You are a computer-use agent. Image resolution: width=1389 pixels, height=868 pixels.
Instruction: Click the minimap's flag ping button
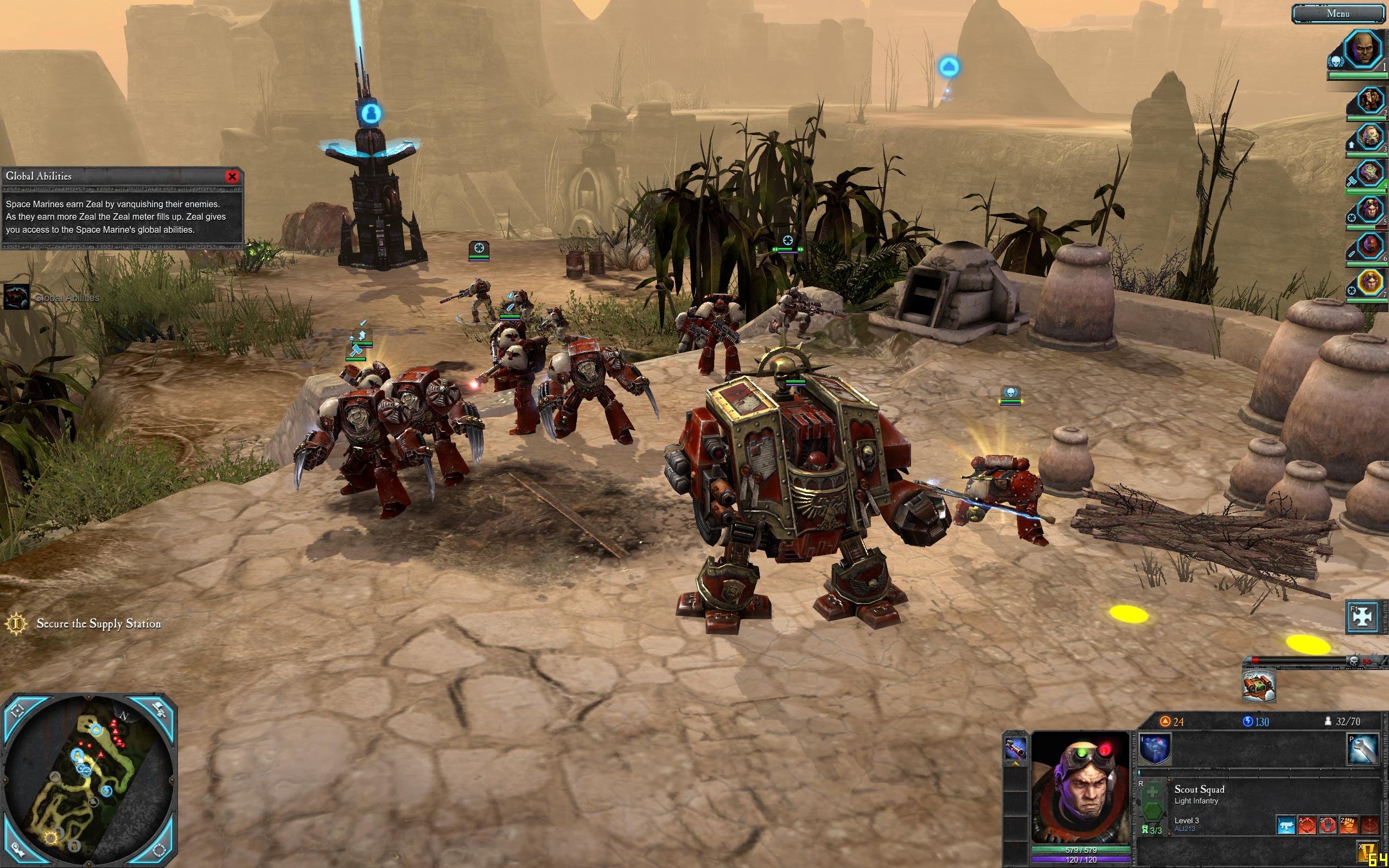tap(160, 710)
